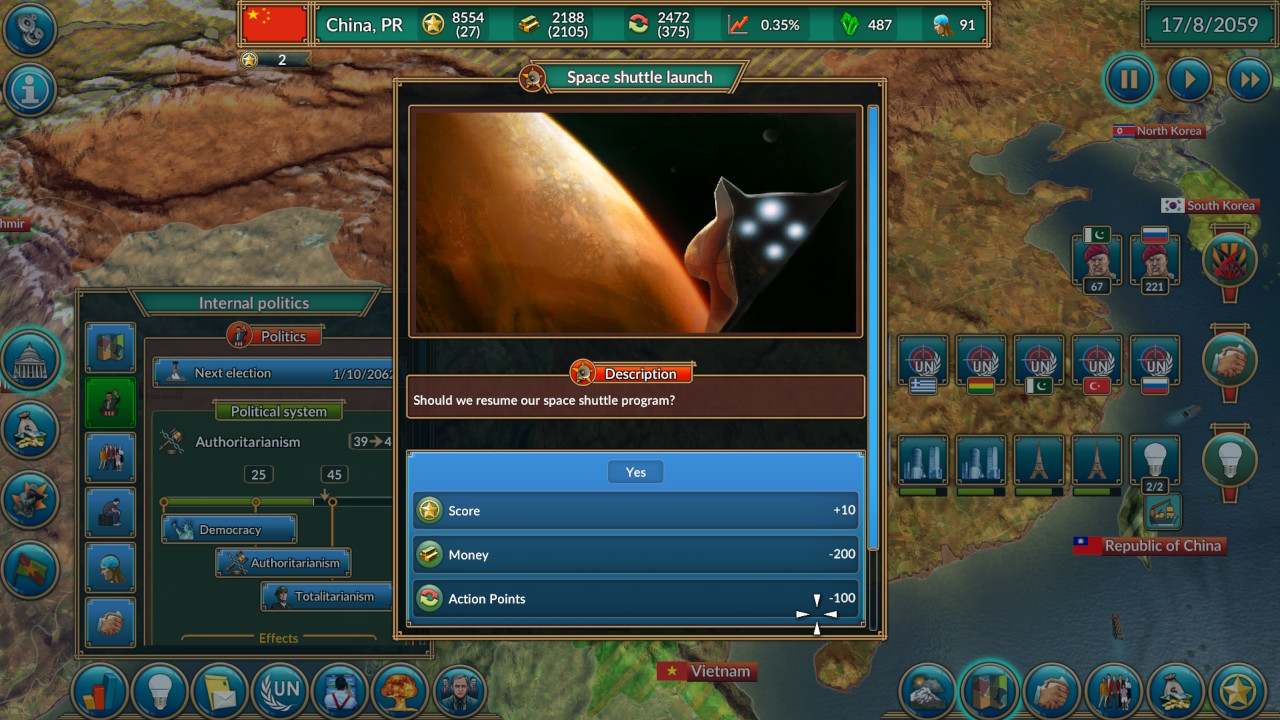
Task: Click the president and ministers icon in the toolbar
Action: 460,690
